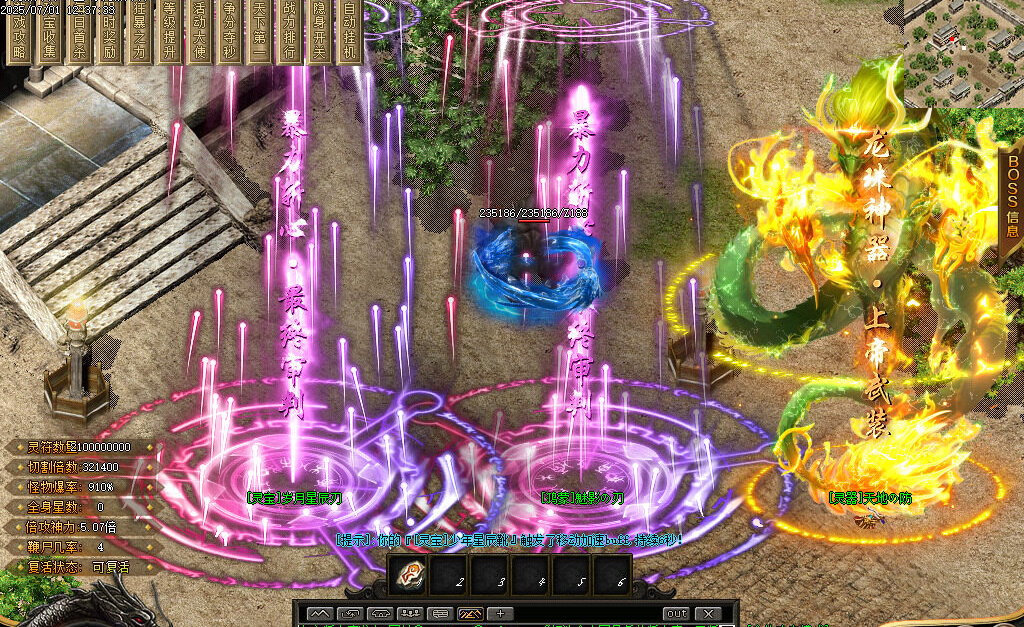
Task: Open the 游戏攻略 game guide menu
Action: coord(19,36)
